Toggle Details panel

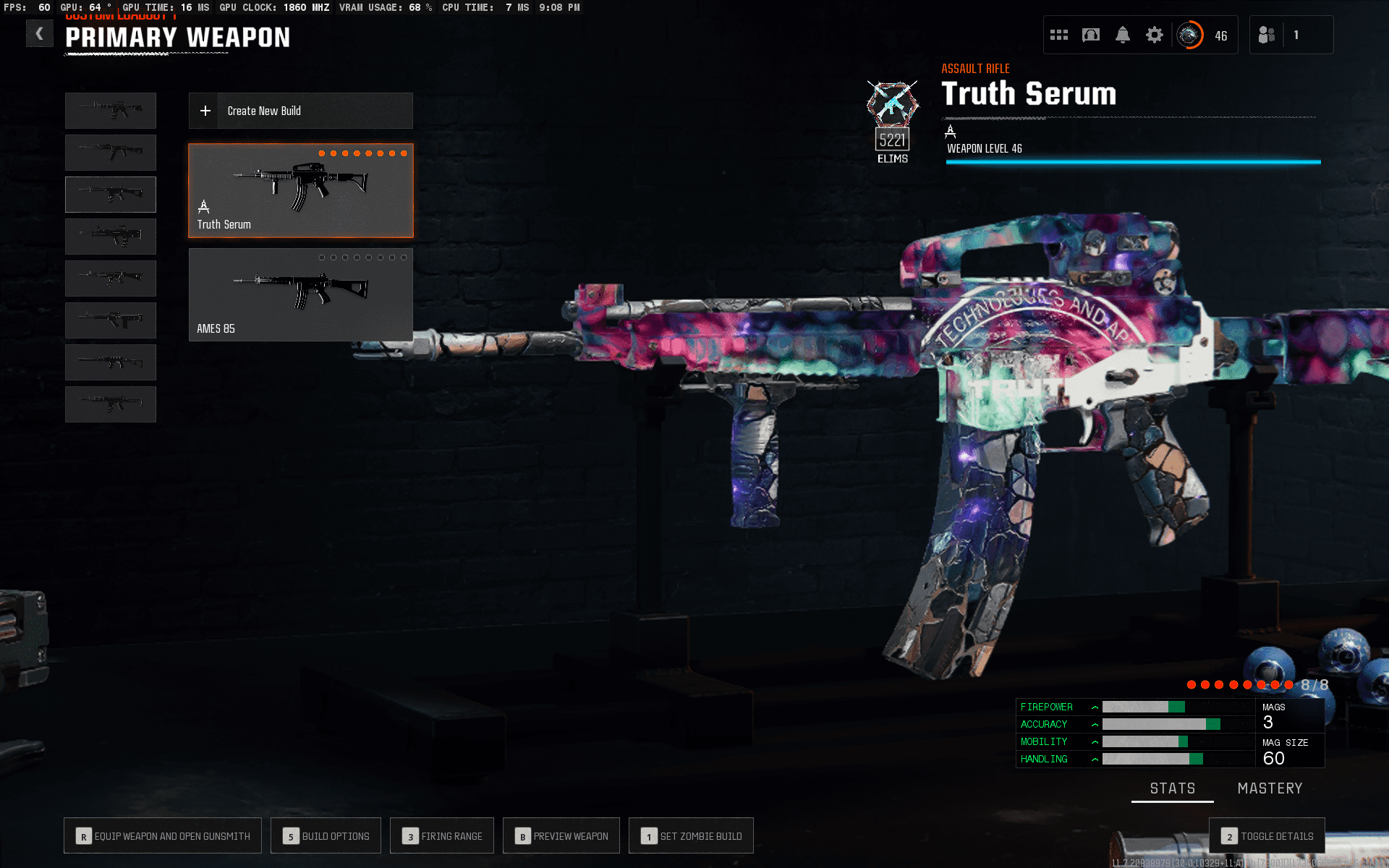tap(1267, 836)
